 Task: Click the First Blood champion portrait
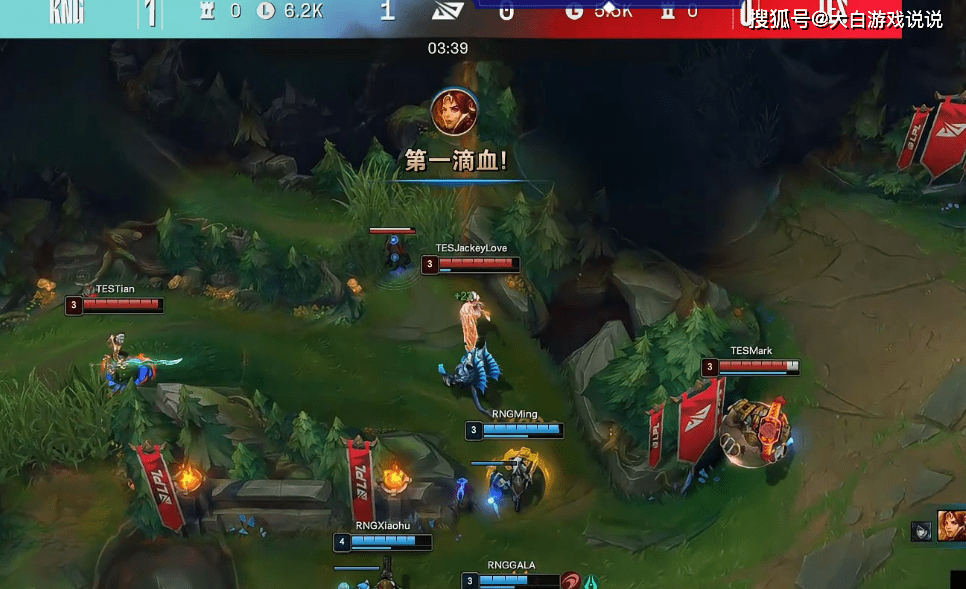(454, 112)
